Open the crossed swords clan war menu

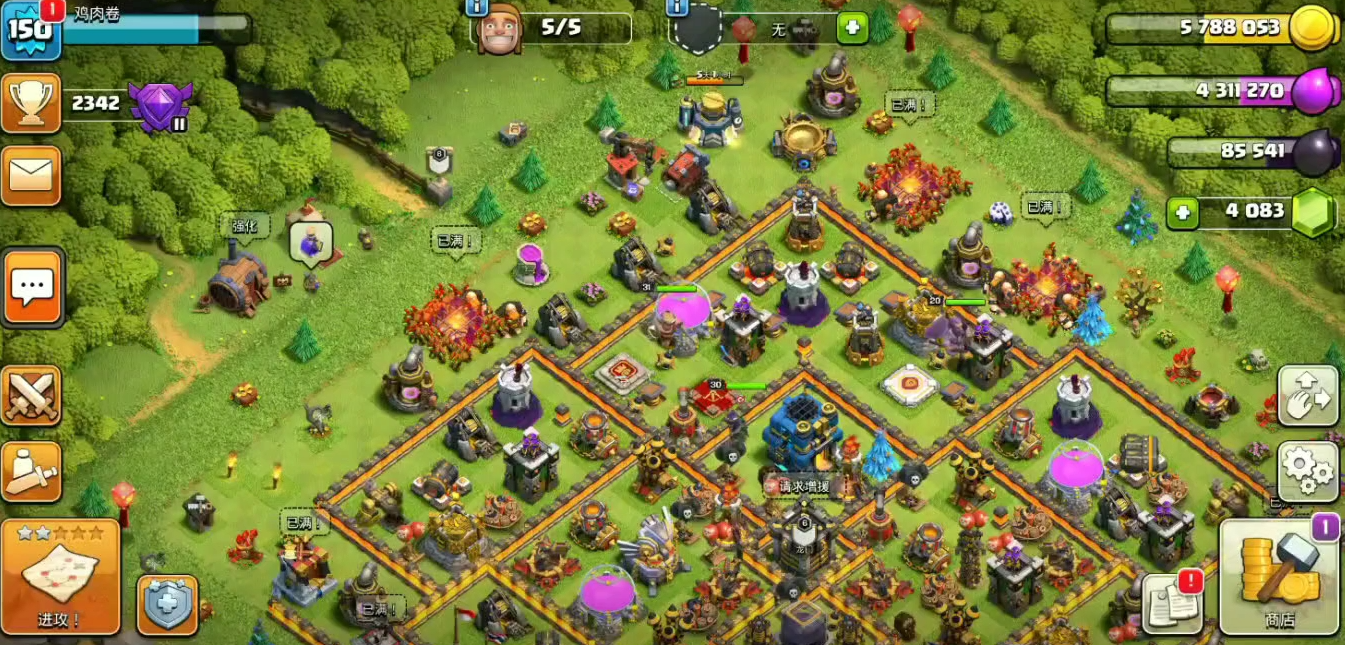tap(31, 395)
